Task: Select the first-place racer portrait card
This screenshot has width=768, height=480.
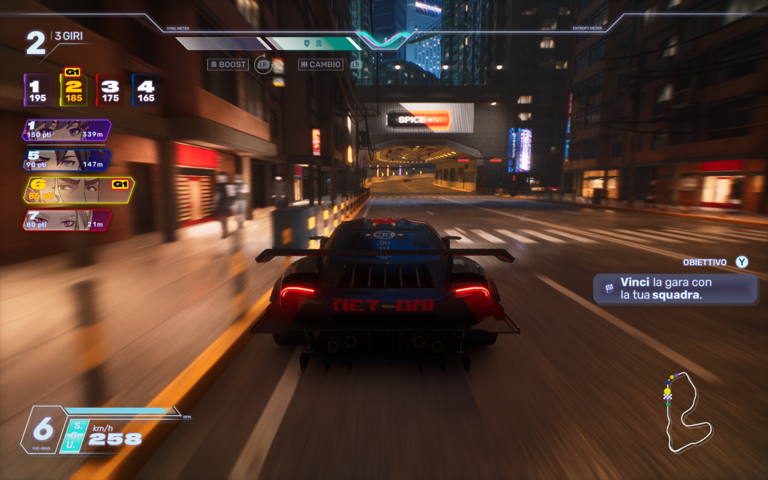Action: pos(66,130)
